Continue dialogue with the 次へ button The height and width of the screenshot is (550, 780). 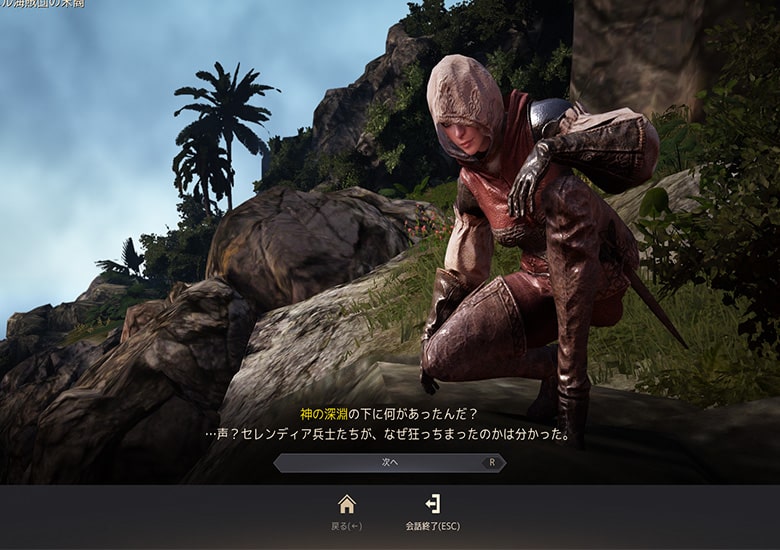click(x=389, y=463)
